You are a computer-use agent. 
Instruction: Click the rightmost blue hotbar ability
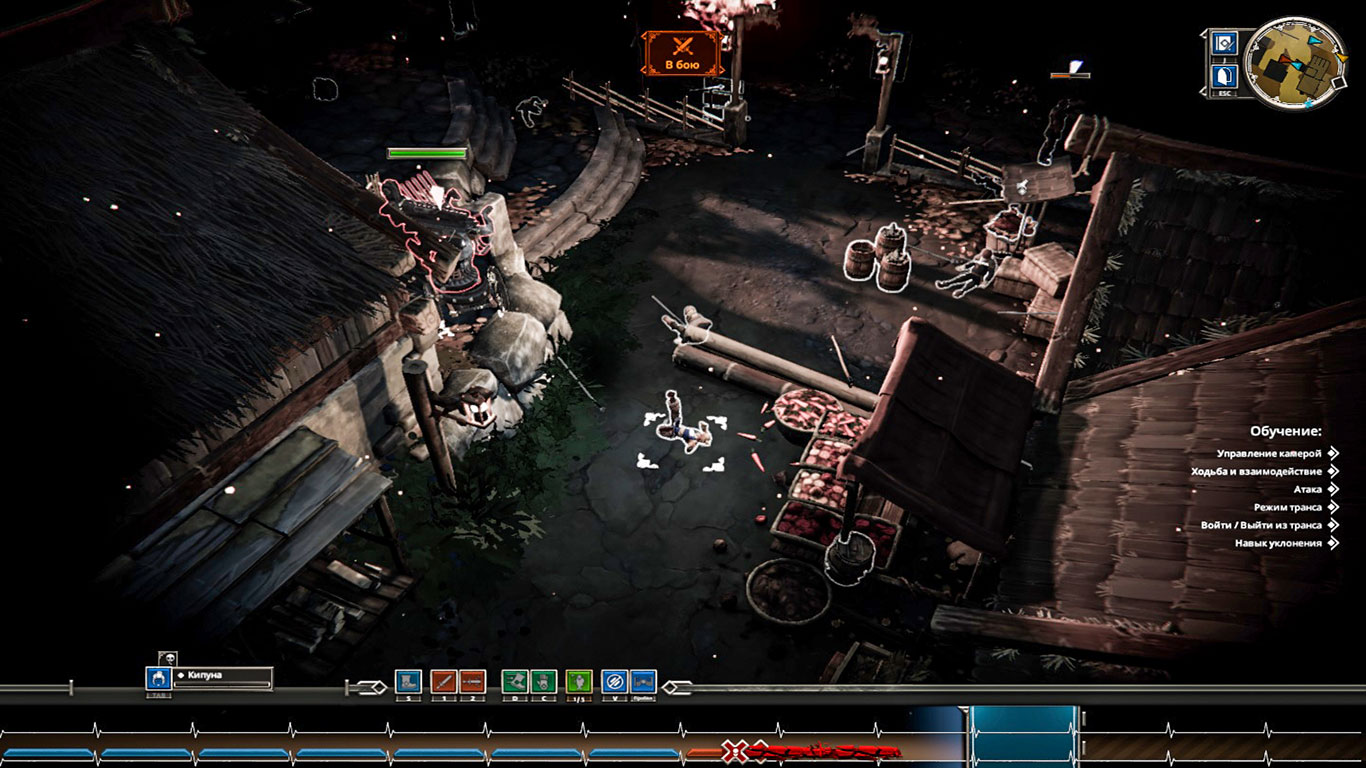[643, 681]
